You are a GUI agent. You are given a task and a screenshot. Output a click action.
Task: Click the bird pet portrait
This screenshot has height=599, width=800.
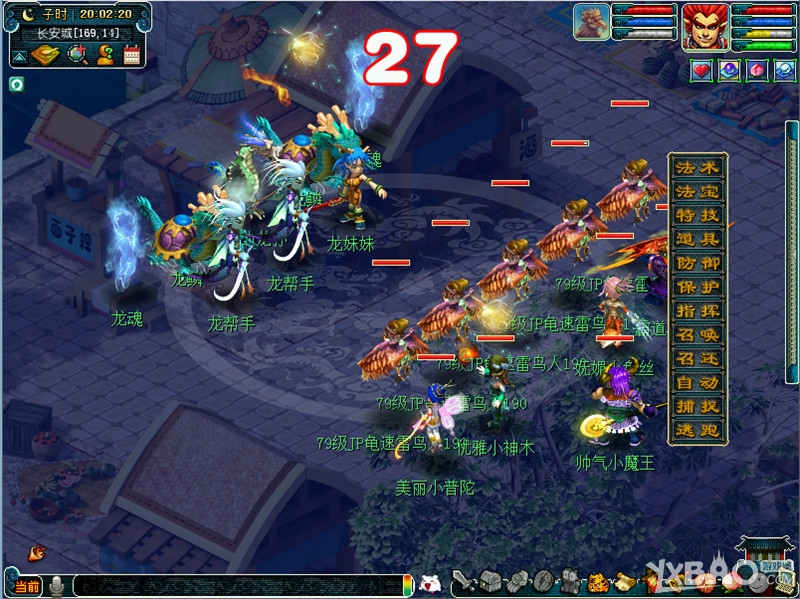(592, 22)
